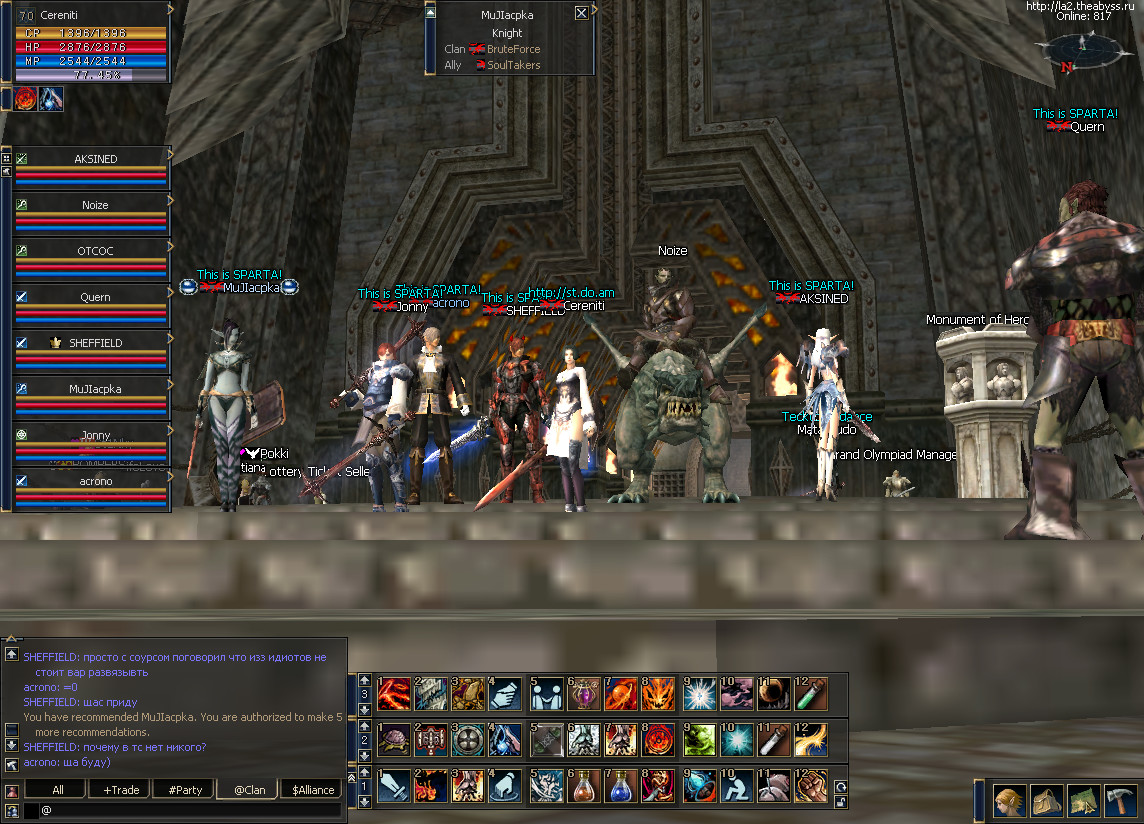Use the green vial hotbar item
The image size is (1144, 824).
(x=808, y=692)
